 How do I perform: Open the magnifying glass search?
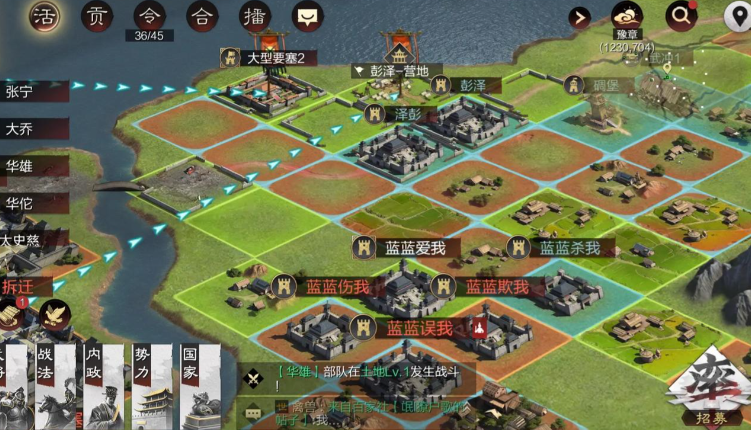point(682,16)
